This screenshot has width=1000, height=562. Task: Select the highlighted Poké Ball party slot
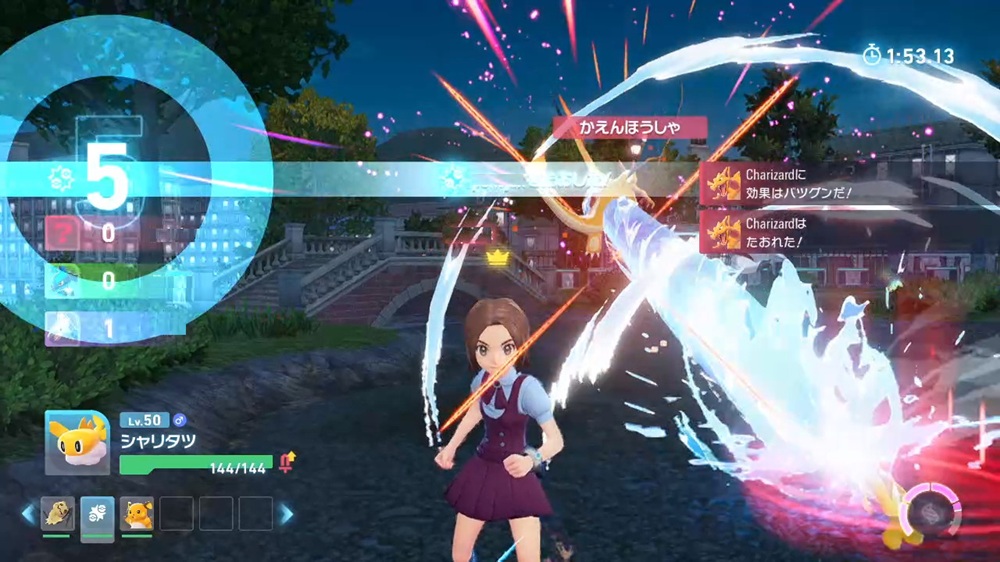click(96, 513)
